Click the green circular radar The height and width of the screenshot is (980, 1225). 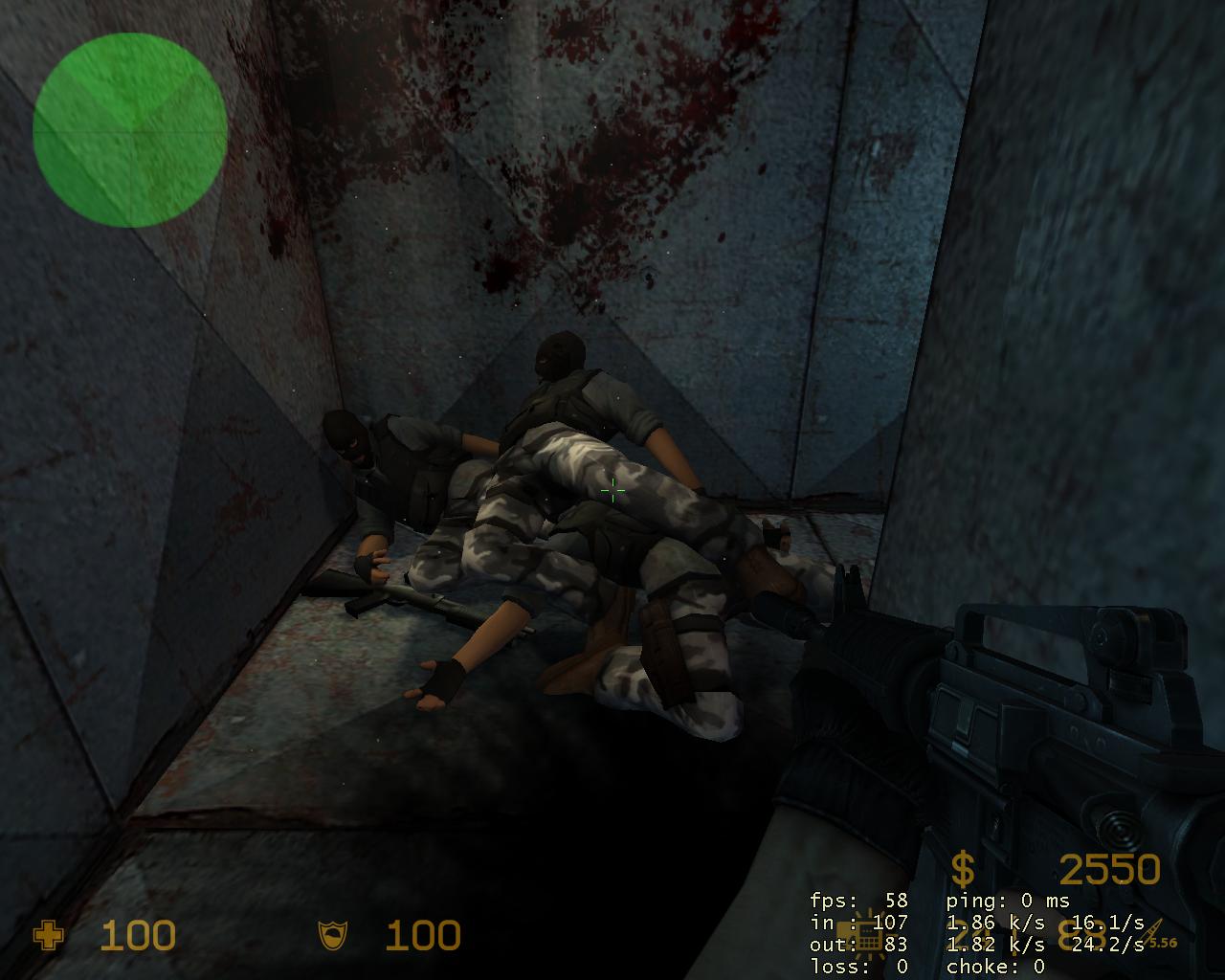[x=130, y=130]
